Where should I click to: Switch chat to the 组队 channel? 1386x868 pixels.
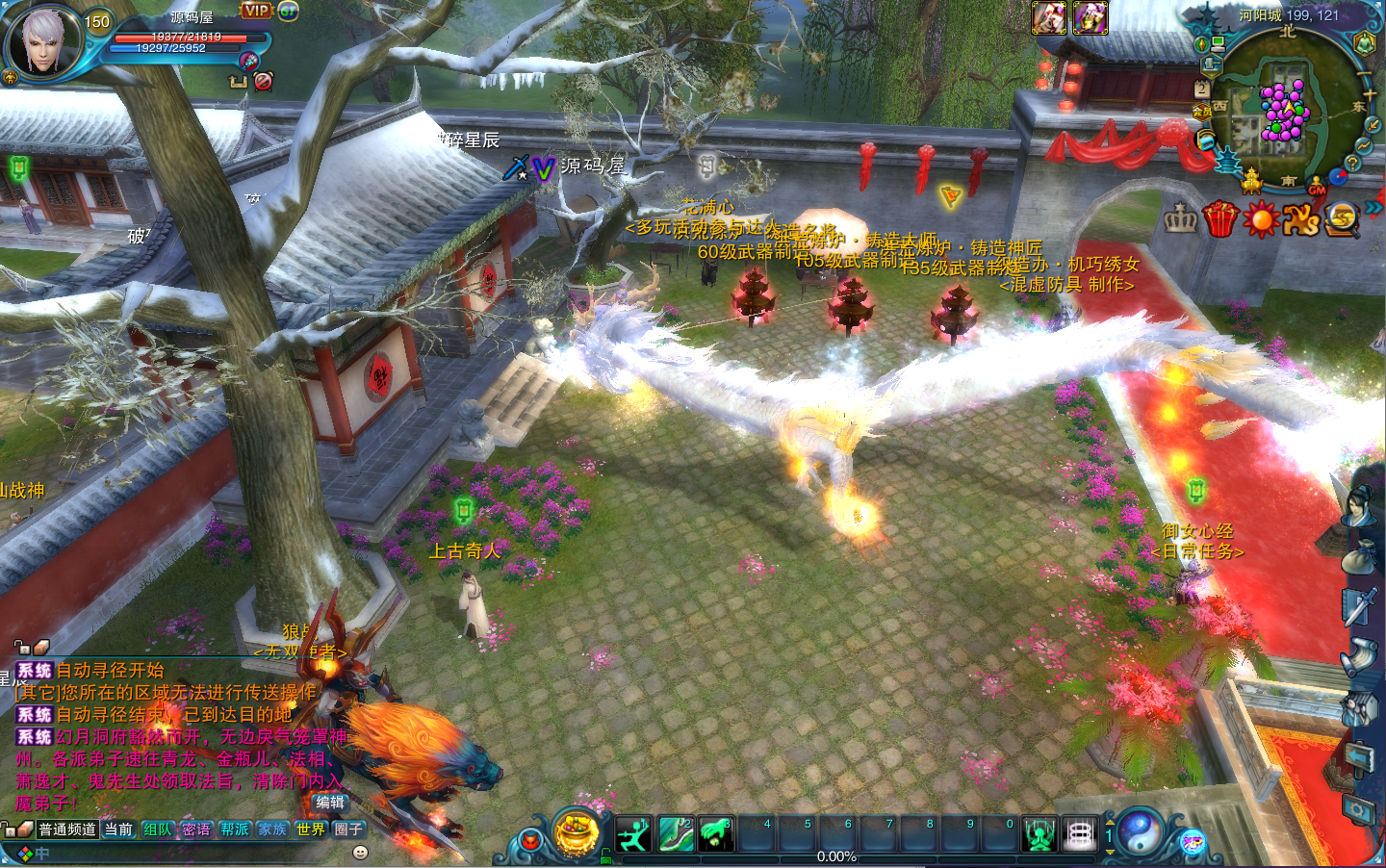[x=157, y=830]
